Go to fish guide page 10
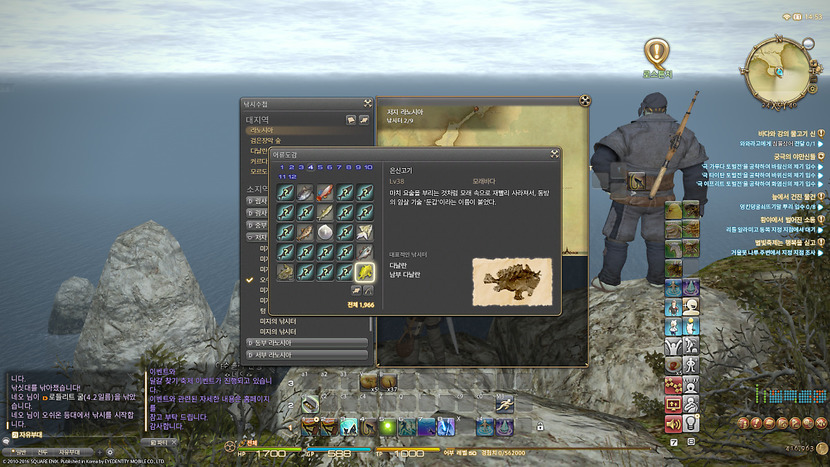This screenshot has width=830, height=467. pos(368,167)
